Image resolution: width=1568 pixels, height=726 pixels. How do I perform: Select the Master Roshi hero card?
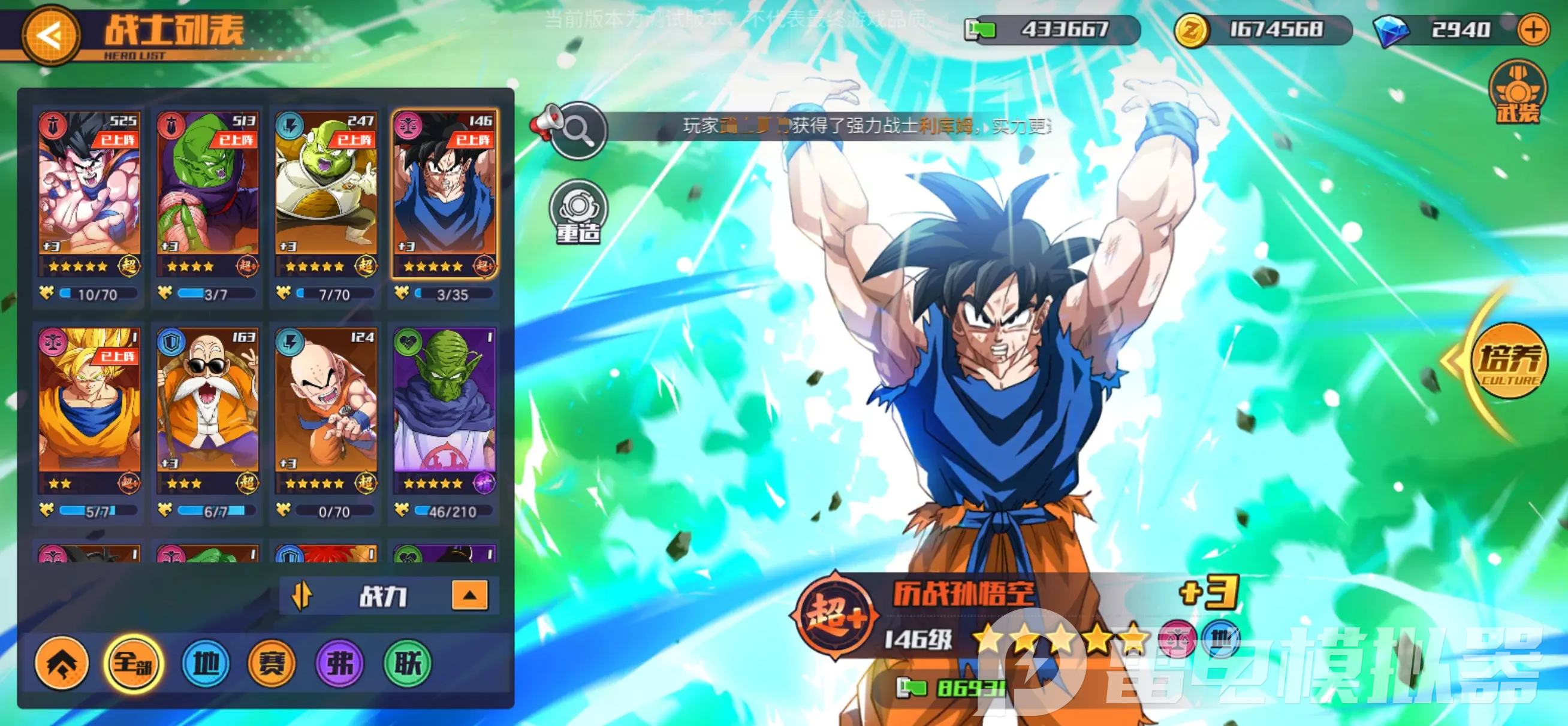pyautogui.click(x=207, y=410)
